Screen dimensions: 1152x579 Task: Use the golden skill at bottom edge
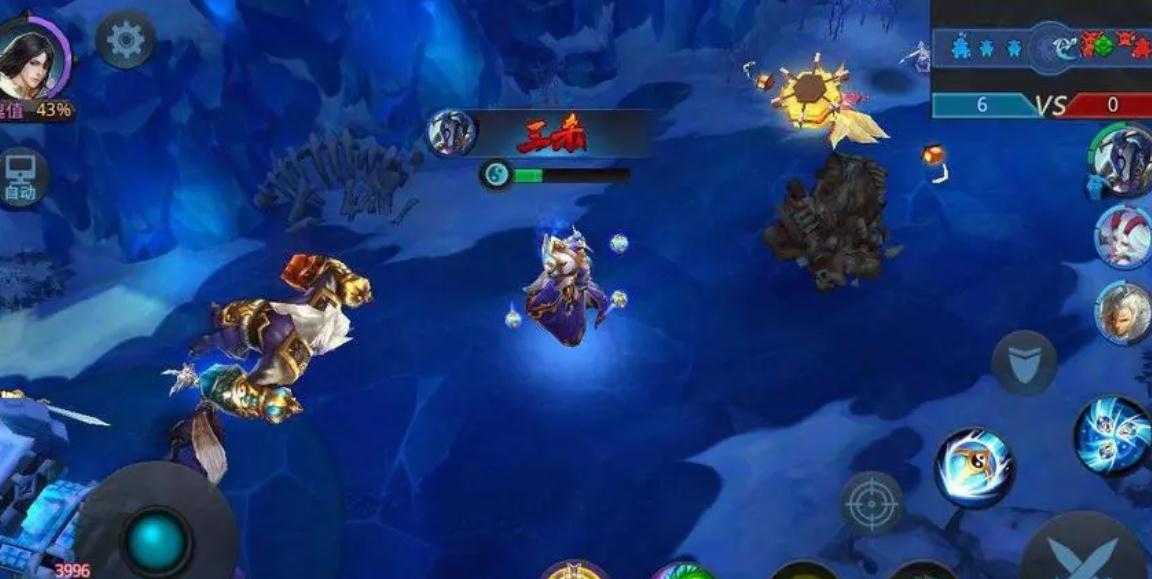(575, 570)
